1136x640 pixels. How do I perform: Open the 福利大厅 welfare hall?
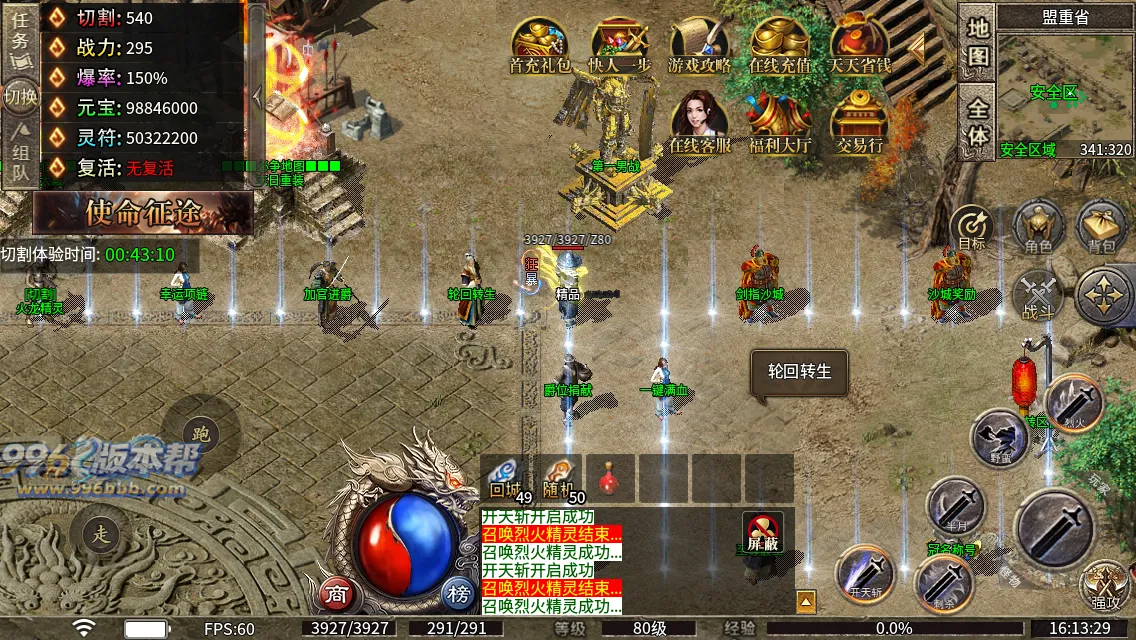tap(780, 122)
